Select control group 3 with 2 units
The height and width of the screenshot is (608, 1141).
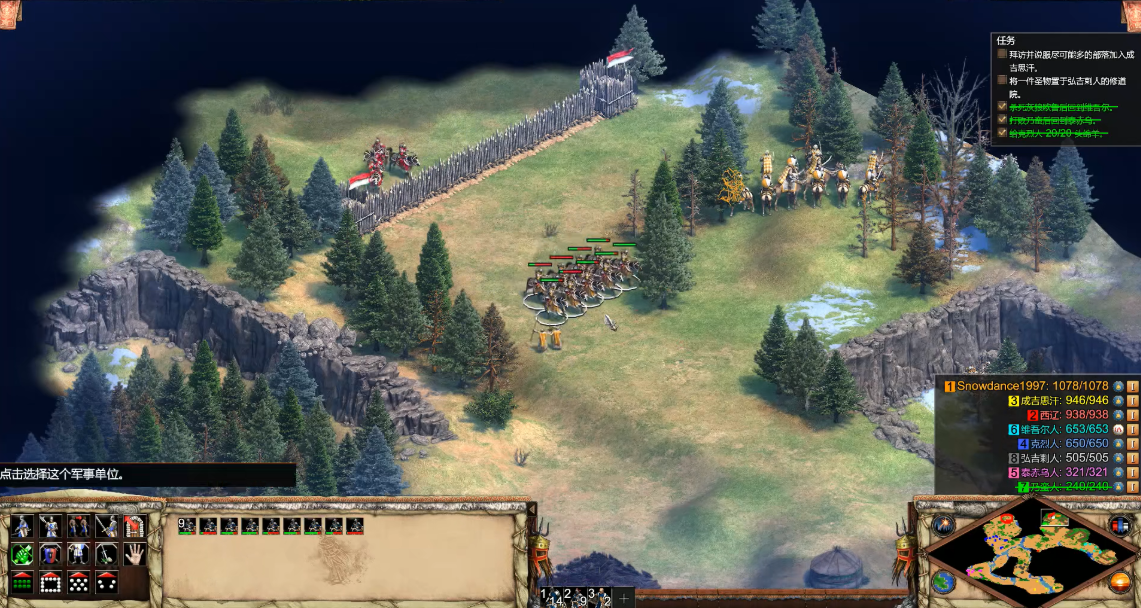coord(597,597)
